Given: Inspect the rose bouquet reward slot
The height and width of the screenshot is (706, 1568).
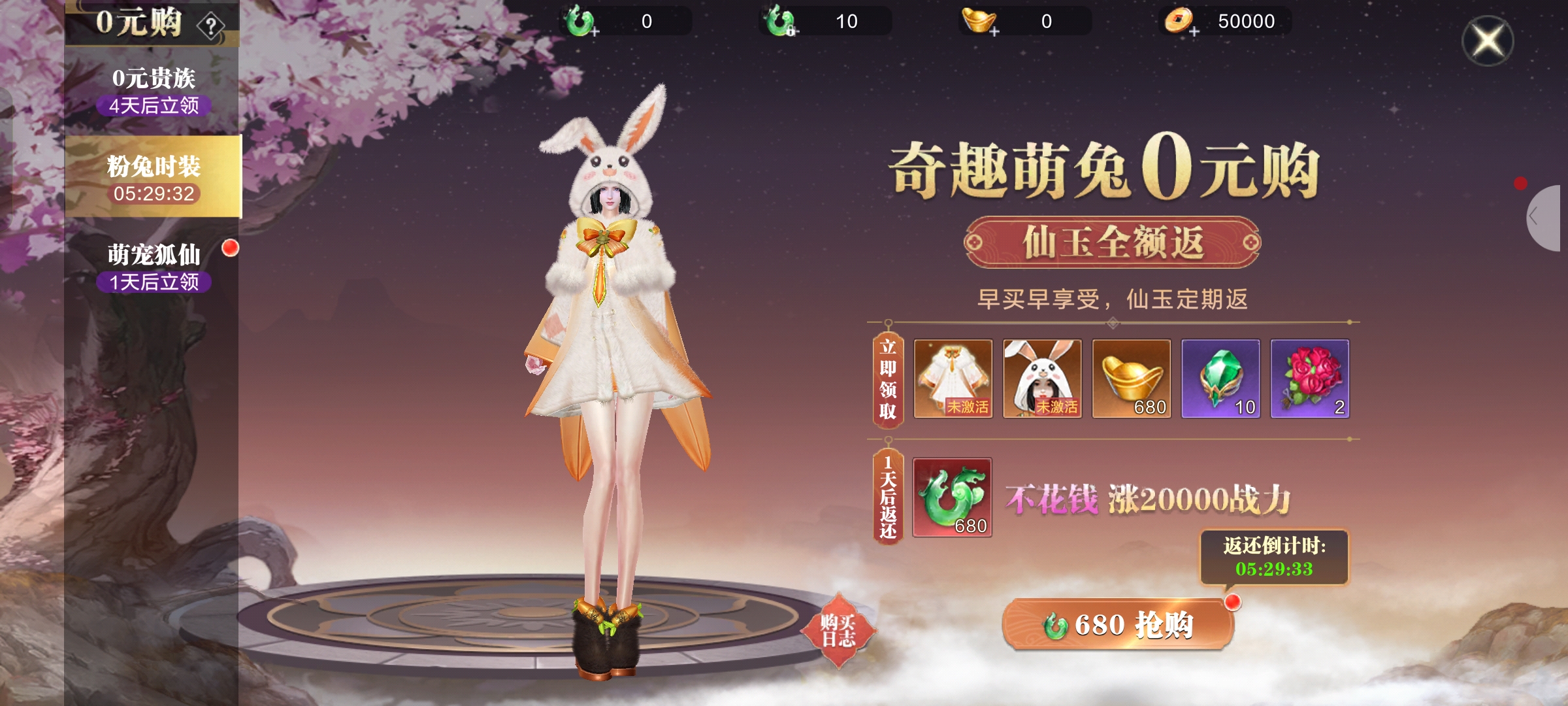Looking at the screenshot, I should [x=1309, y=378].
